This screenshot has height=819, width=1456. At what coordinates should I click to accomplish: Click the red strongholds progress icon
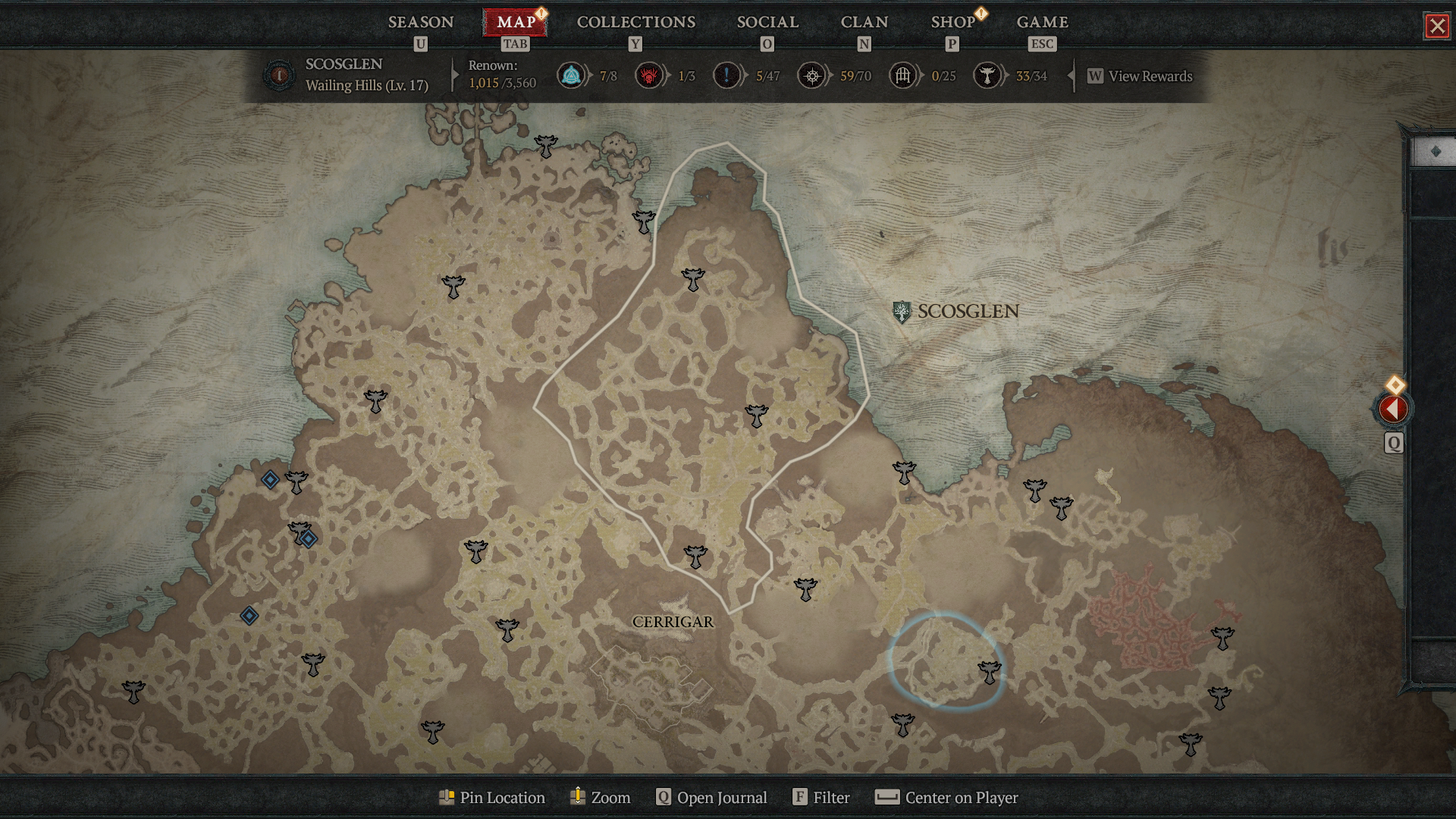(650, 76)
